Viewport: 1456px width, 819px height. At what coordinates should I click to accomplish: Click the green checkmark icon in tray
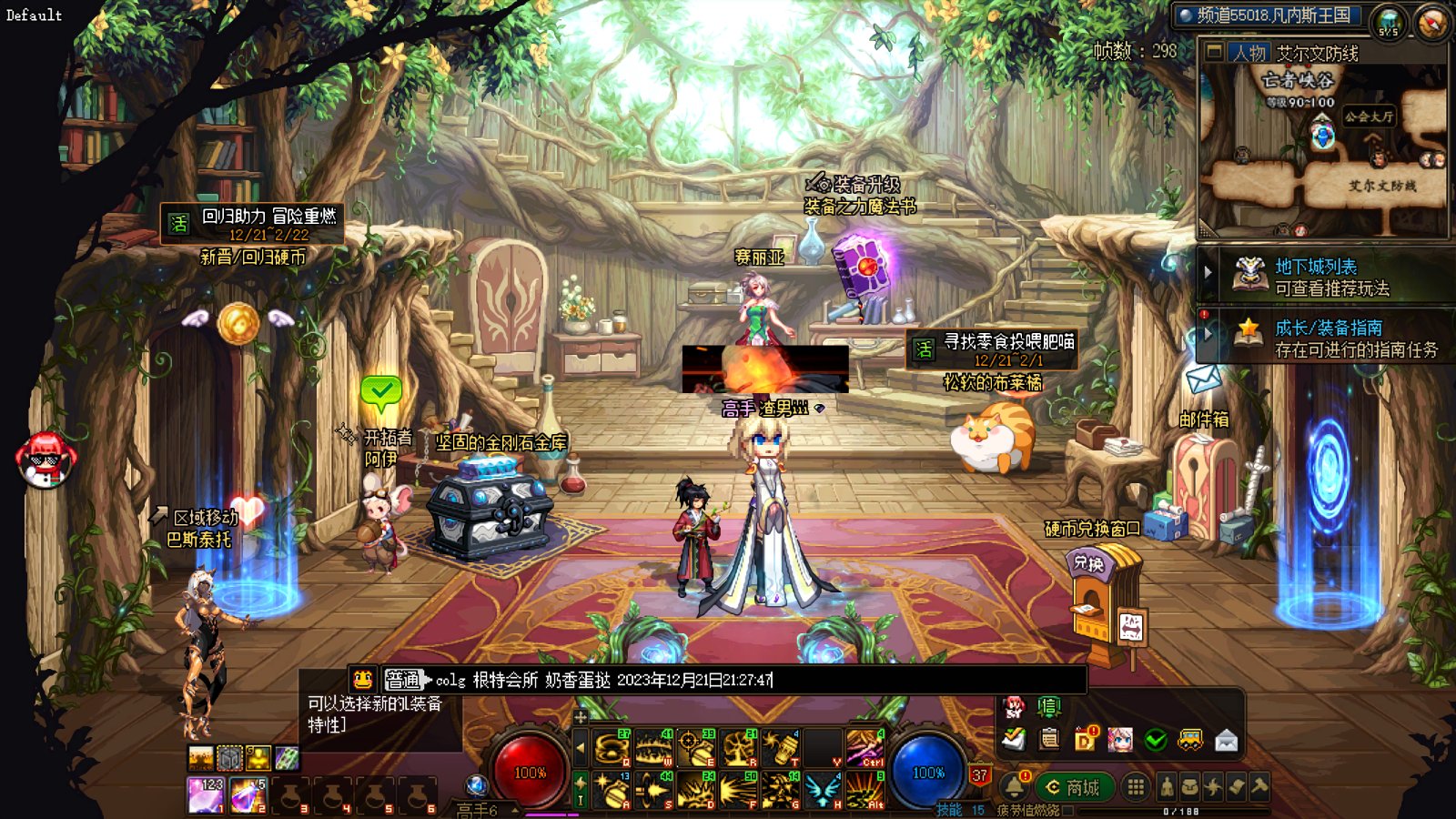point(1156,741)
